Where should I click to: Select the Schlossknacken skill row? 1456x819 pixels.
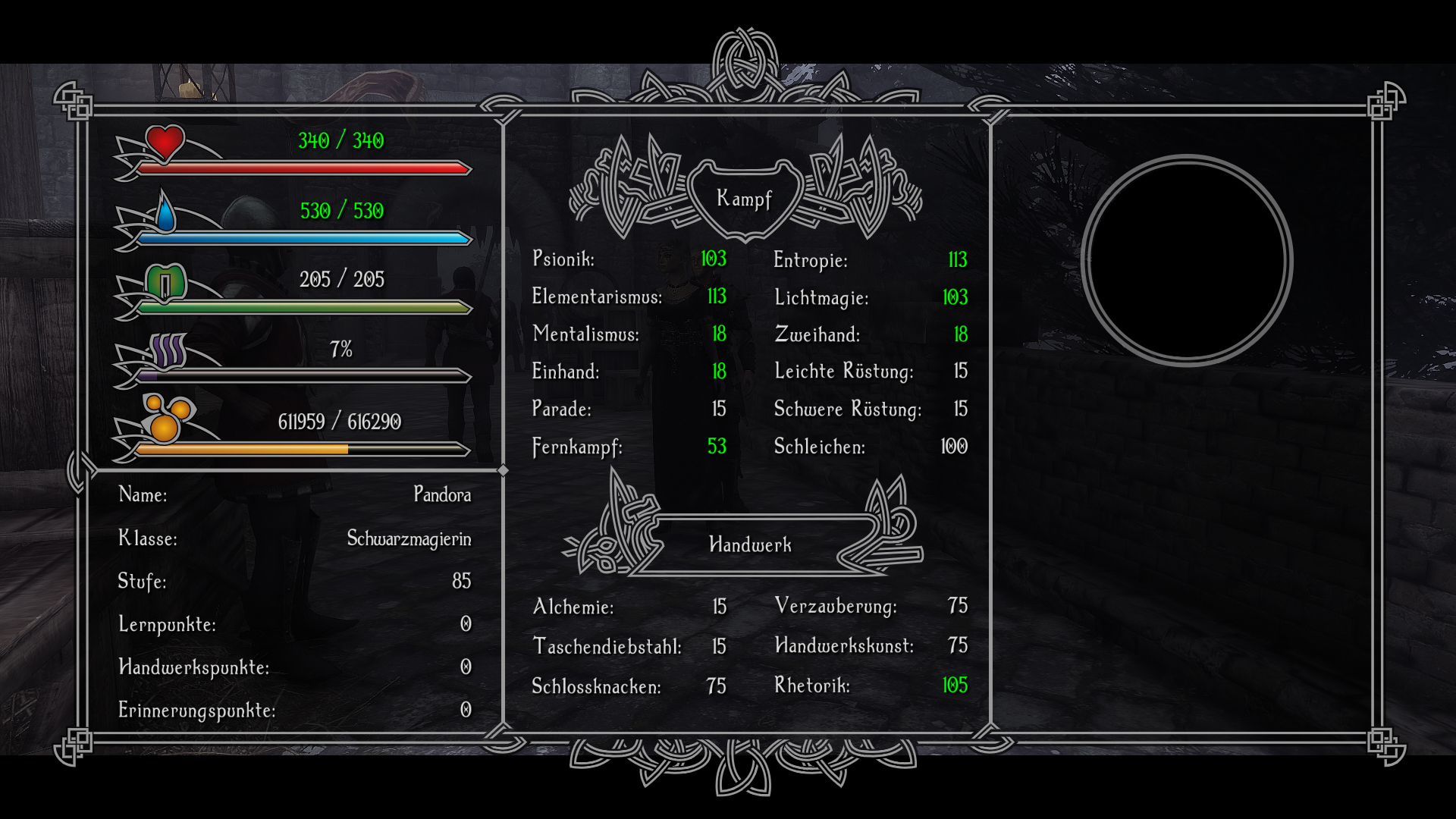(596, 686)
